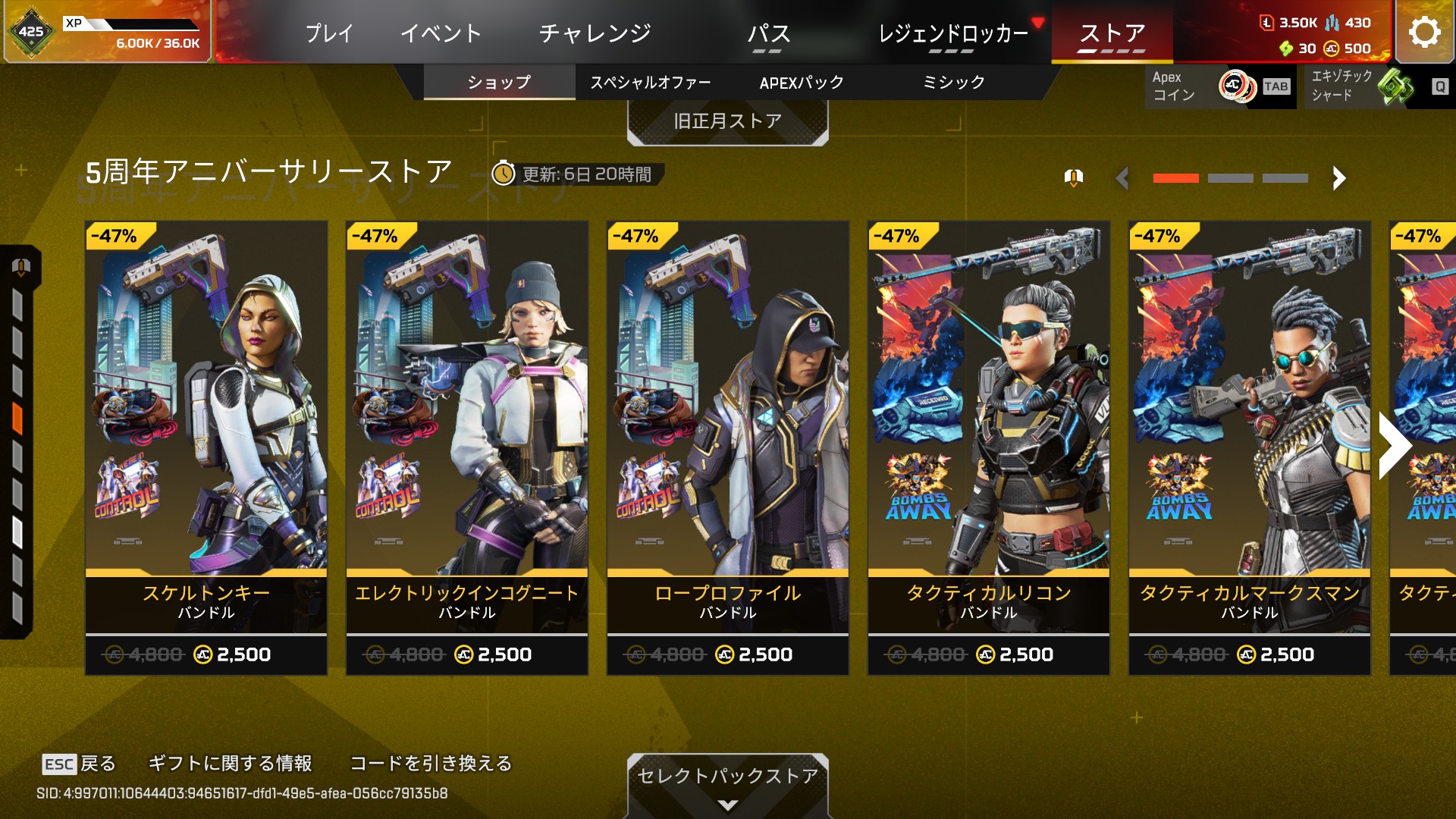Select the ショップ sub-tab

pyautogui.click(x=499, y=82)
